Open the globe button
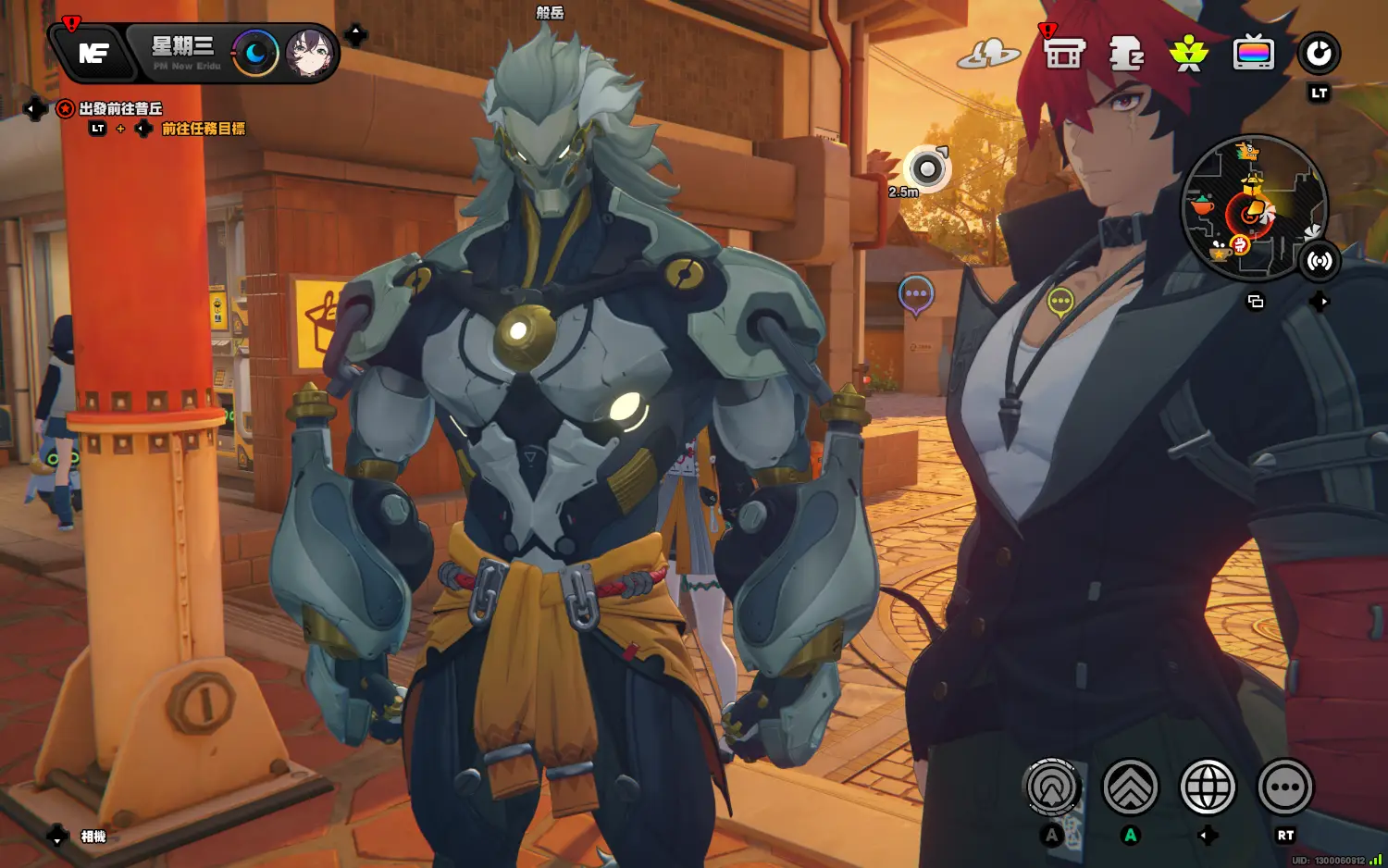The image size is (1388, 868). coord(1208,787)
